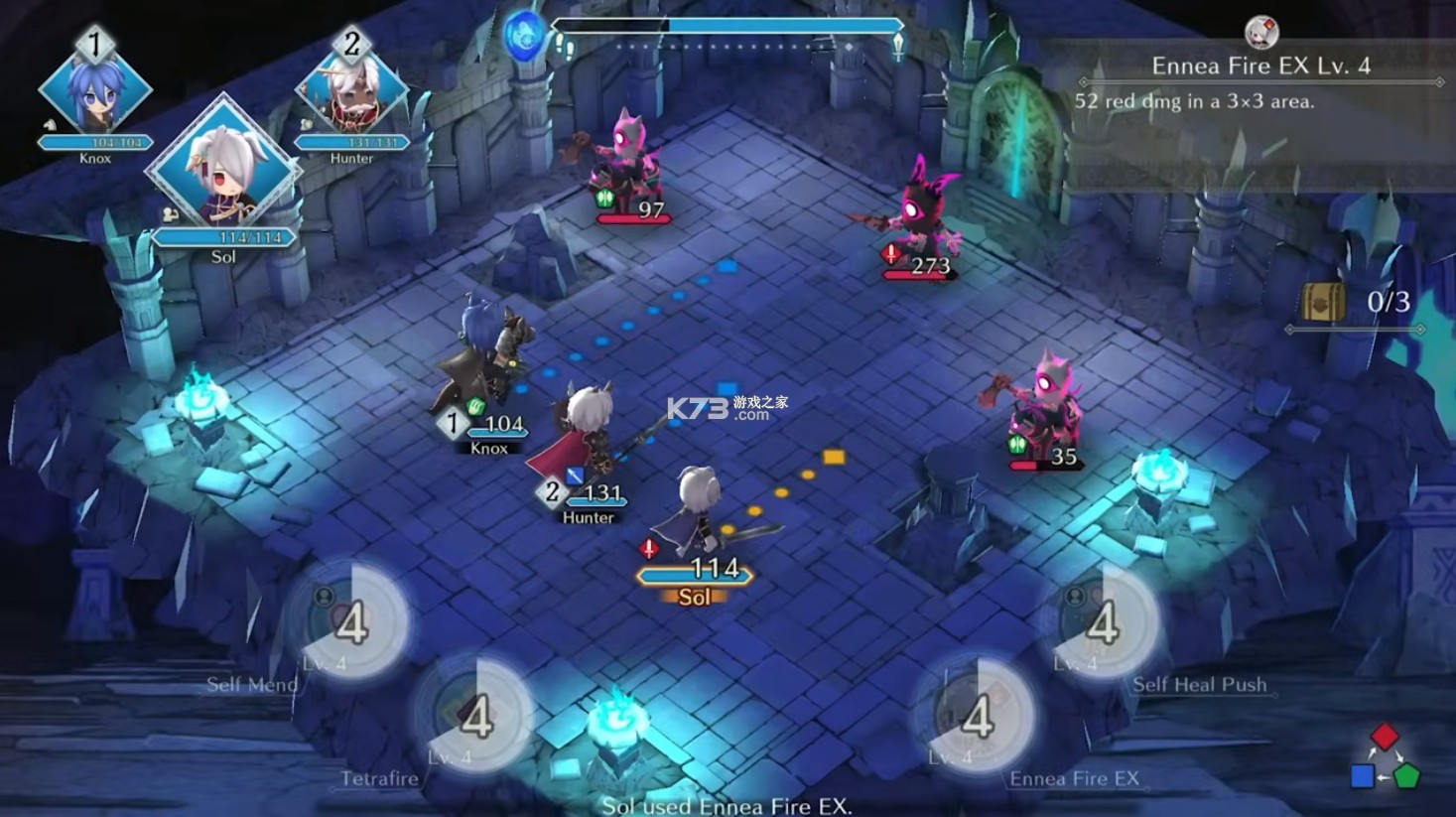Activate the Self Mend skill

[x=350, y=622]
